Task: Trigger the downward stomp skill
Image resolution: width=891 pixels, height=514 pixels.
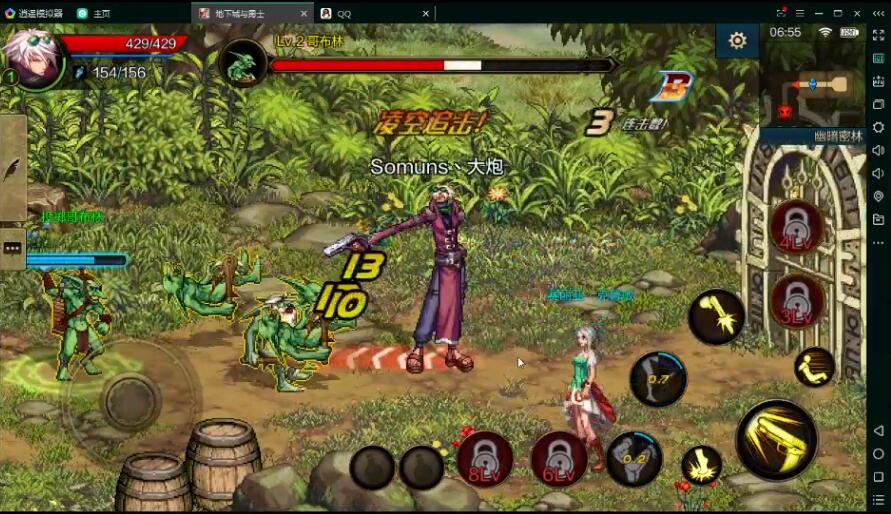Action: [702, 465]
